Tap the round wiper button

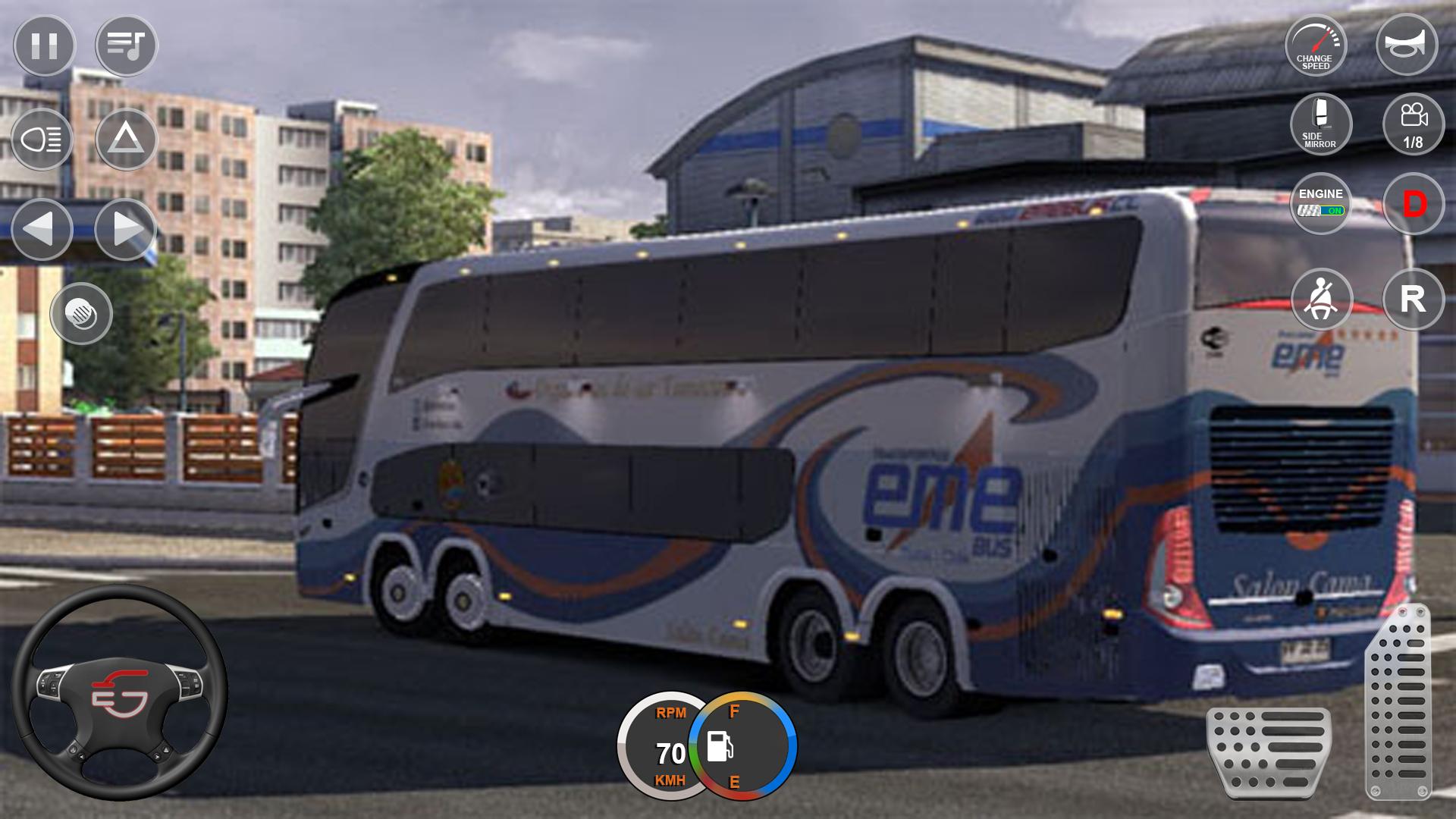(x=81, y=313)
